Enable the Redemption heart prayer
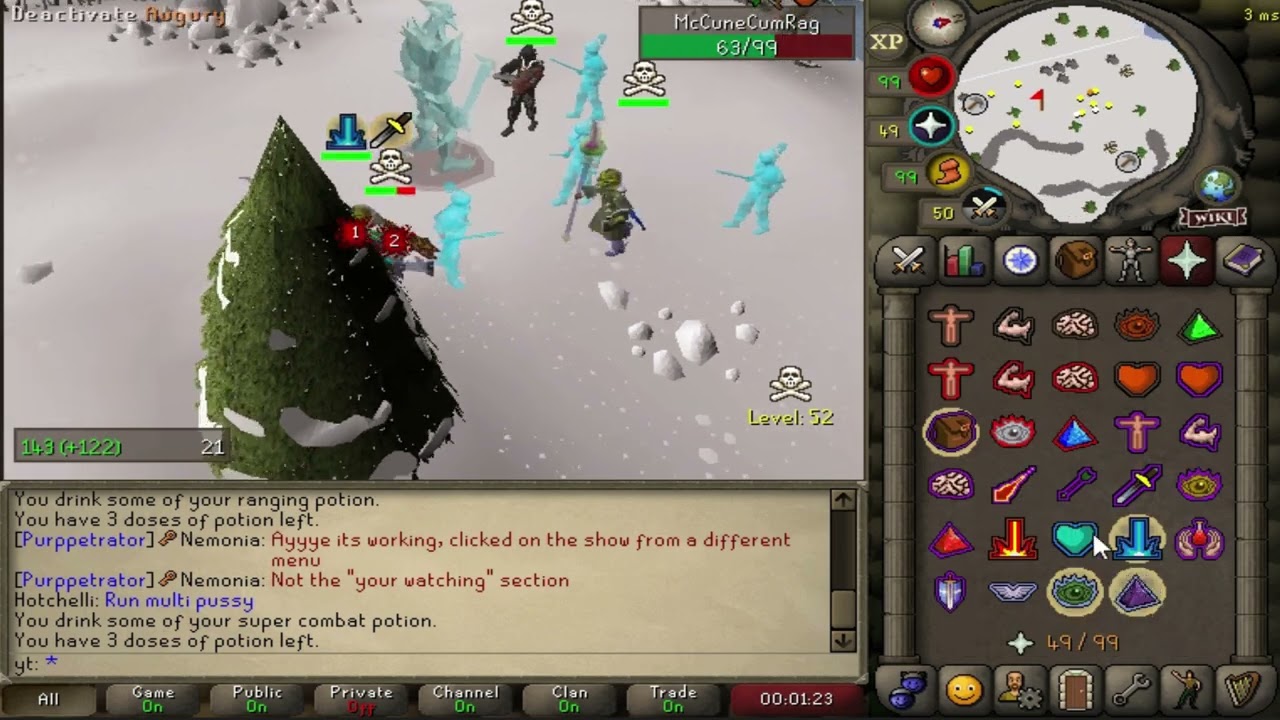This screenshot has width=1280, height=720. pos(1075,541)
